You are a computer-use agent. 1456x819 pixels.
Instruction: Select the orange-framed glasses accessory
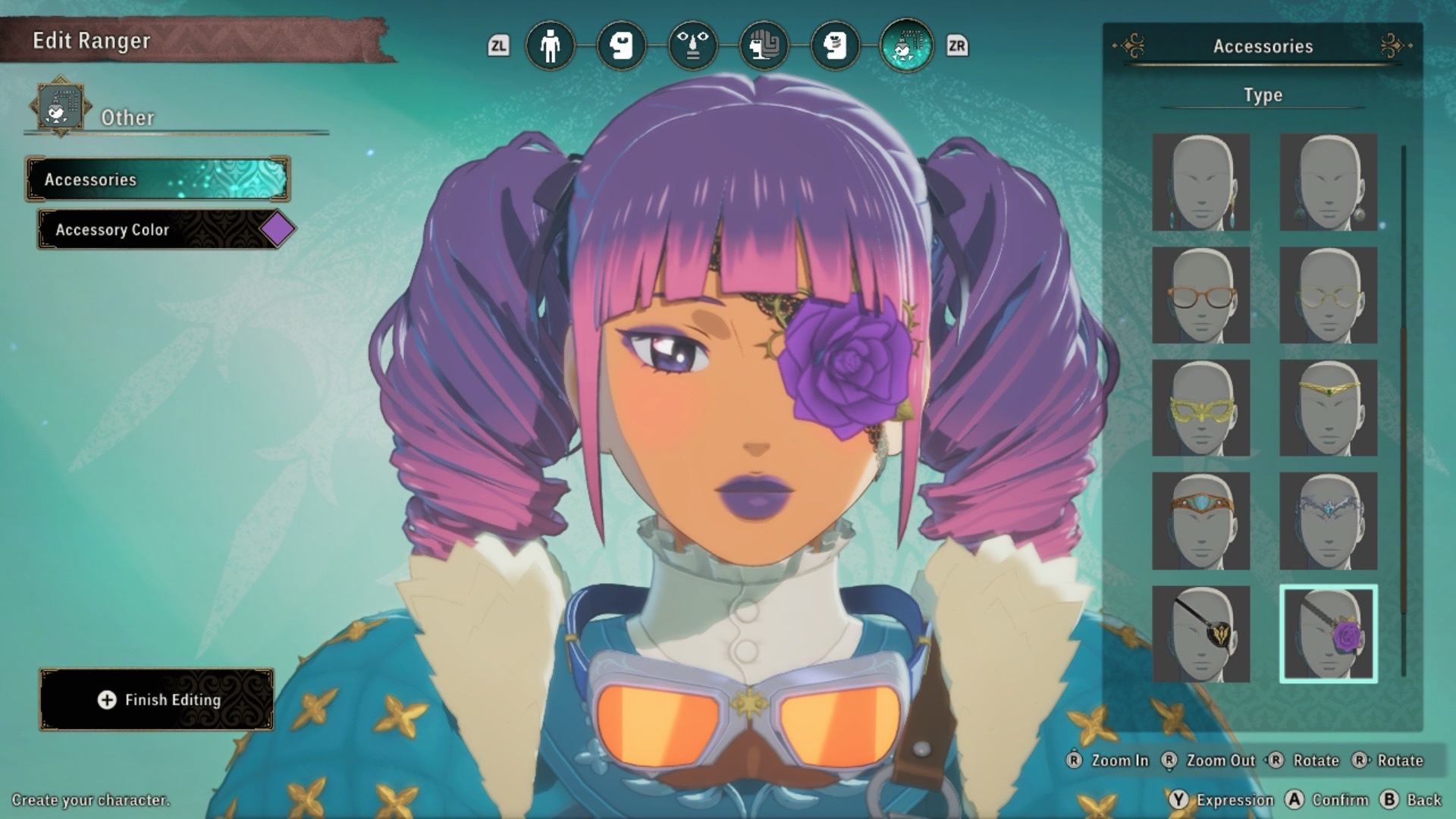tap(1200, 295)
